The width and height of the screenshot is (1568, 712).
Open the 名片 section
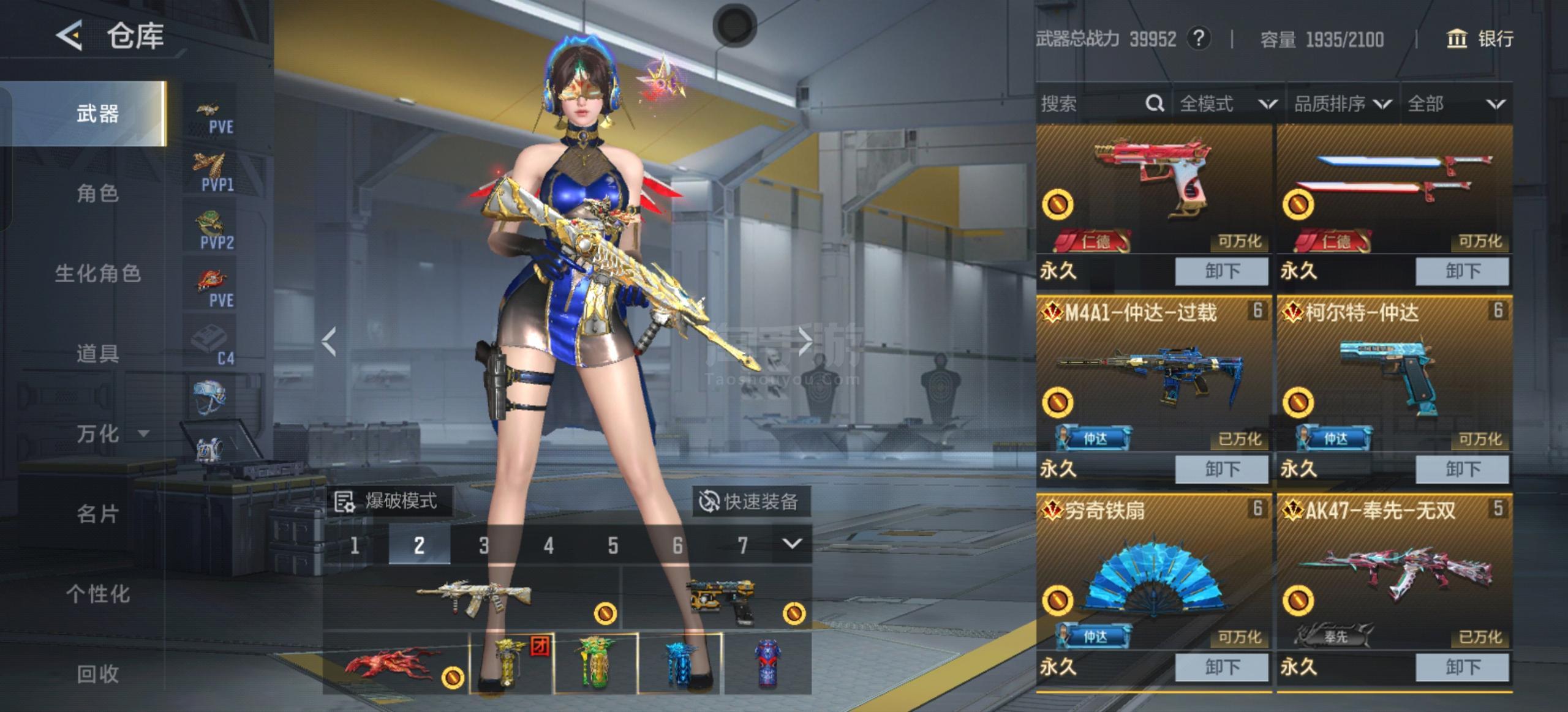point(97,514)
